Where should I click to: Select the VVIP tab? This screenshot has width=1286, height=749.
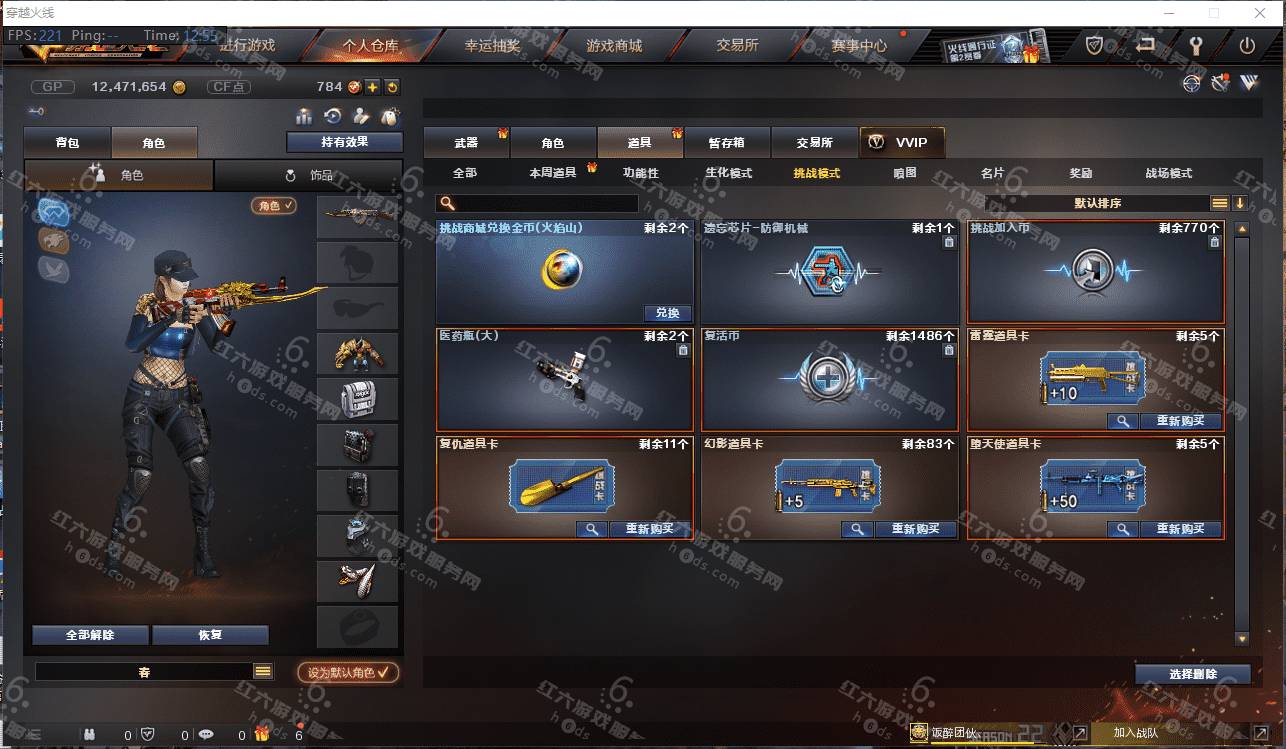pos(901,143)
